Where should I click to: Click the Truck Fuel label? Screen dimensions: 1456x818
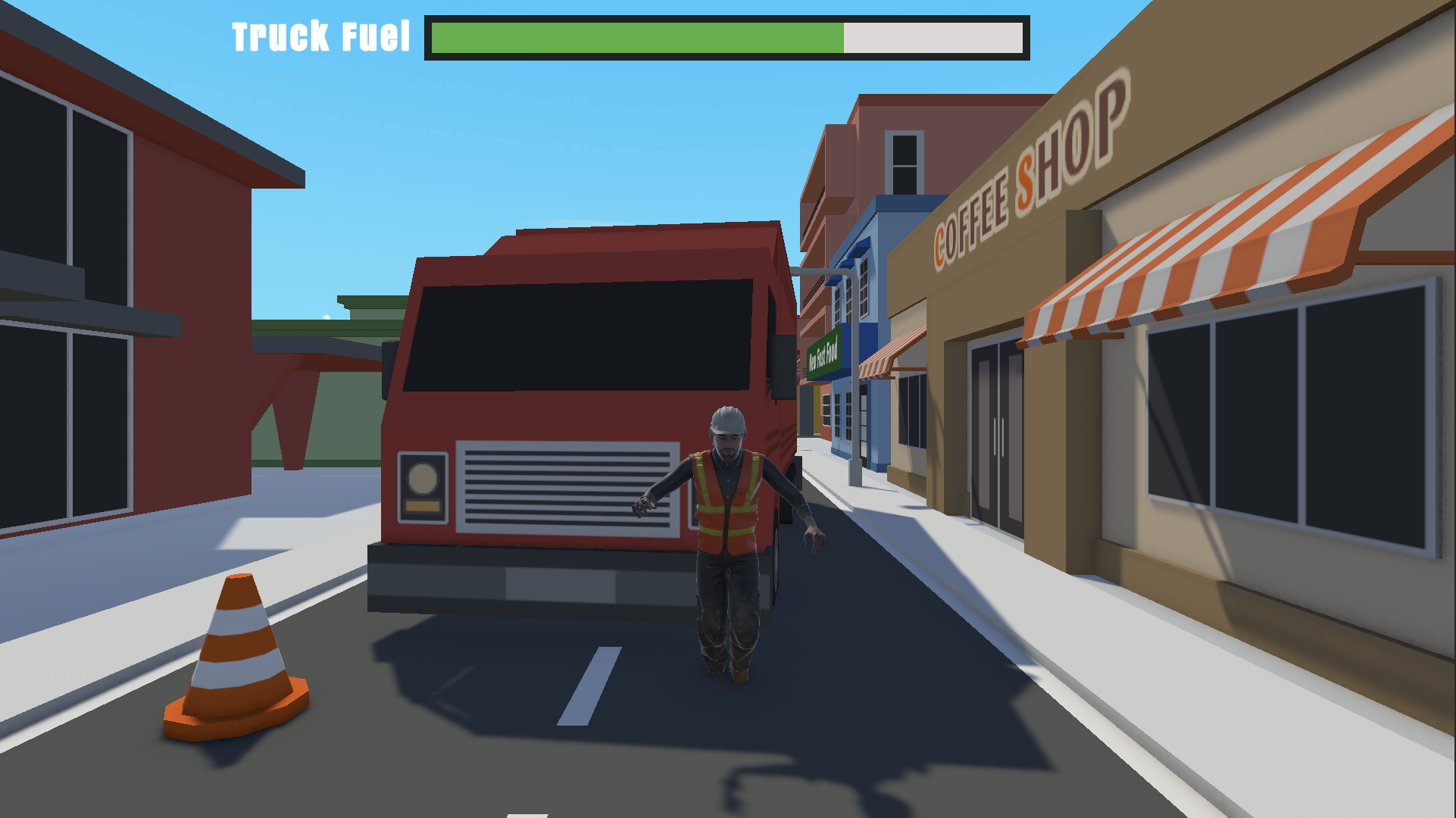(321, 34)
